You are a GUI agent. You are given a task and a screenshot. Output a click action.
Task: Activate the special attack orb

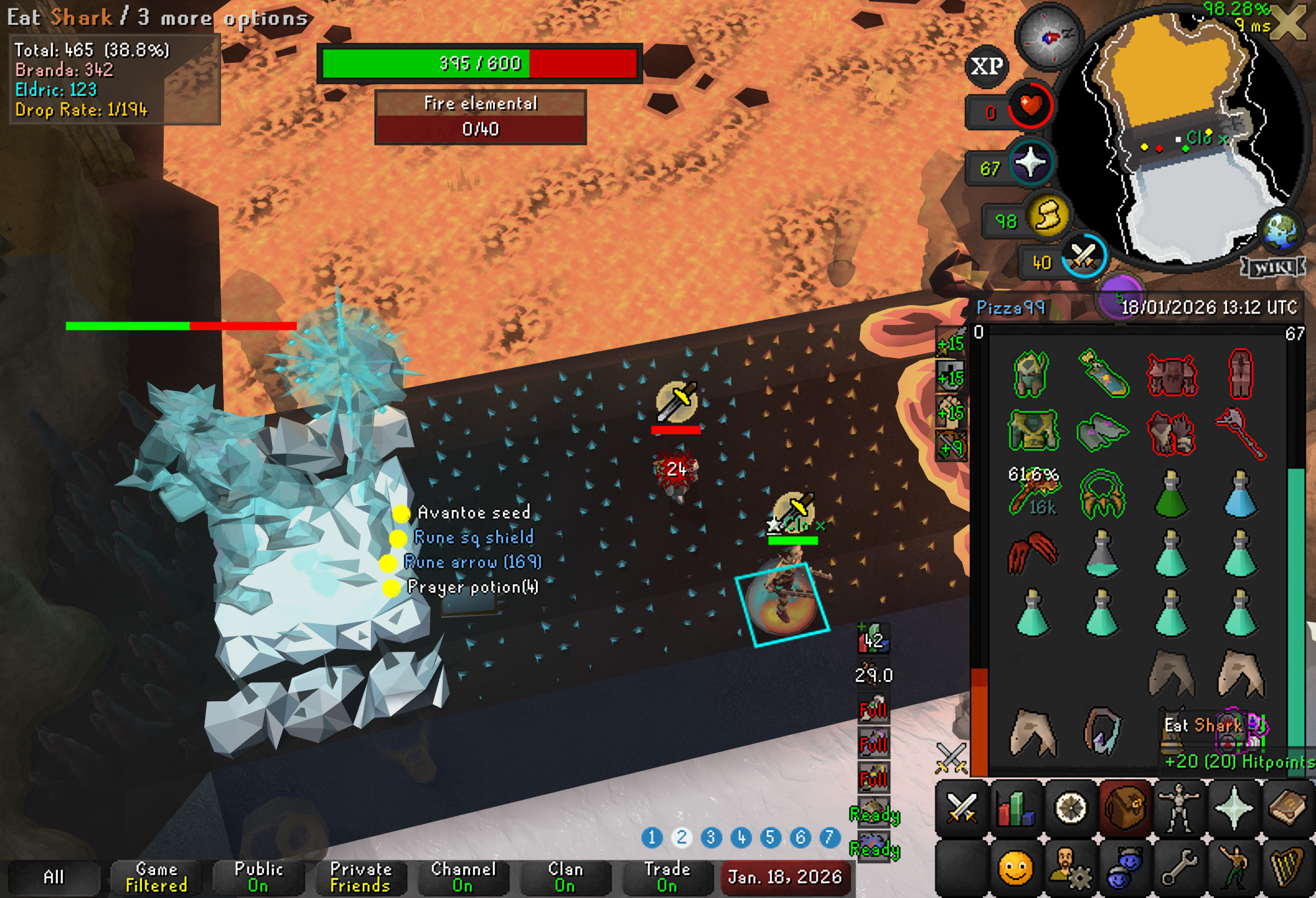point(1083,257)
